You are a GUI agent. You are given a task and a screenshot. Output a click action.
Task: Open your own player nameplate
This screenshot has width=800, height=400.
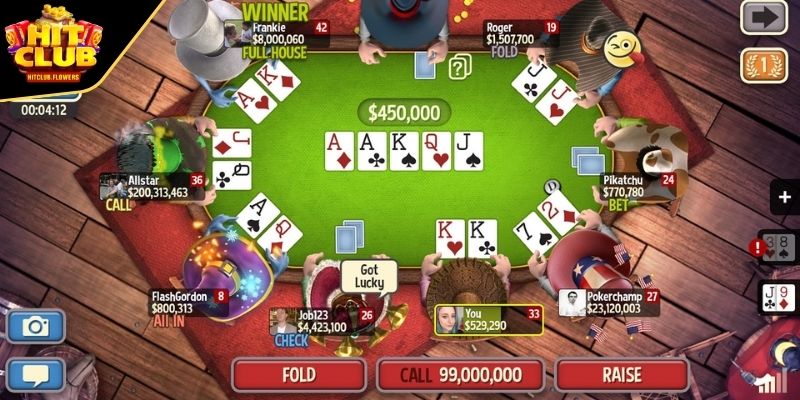point(488,319)
